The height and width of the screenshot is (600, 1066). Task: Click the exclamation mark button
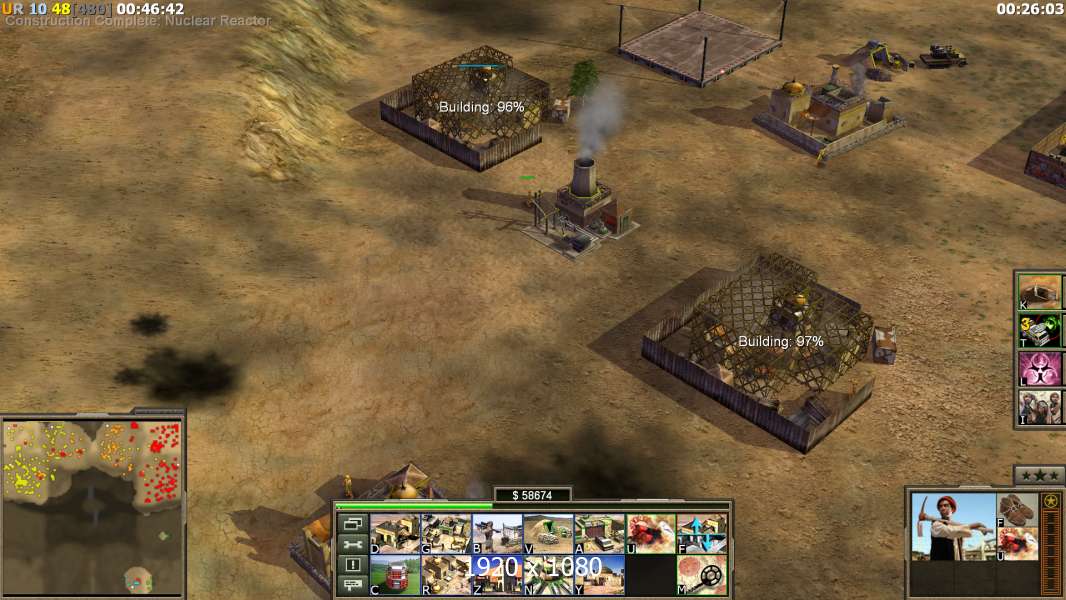[351, 565]
